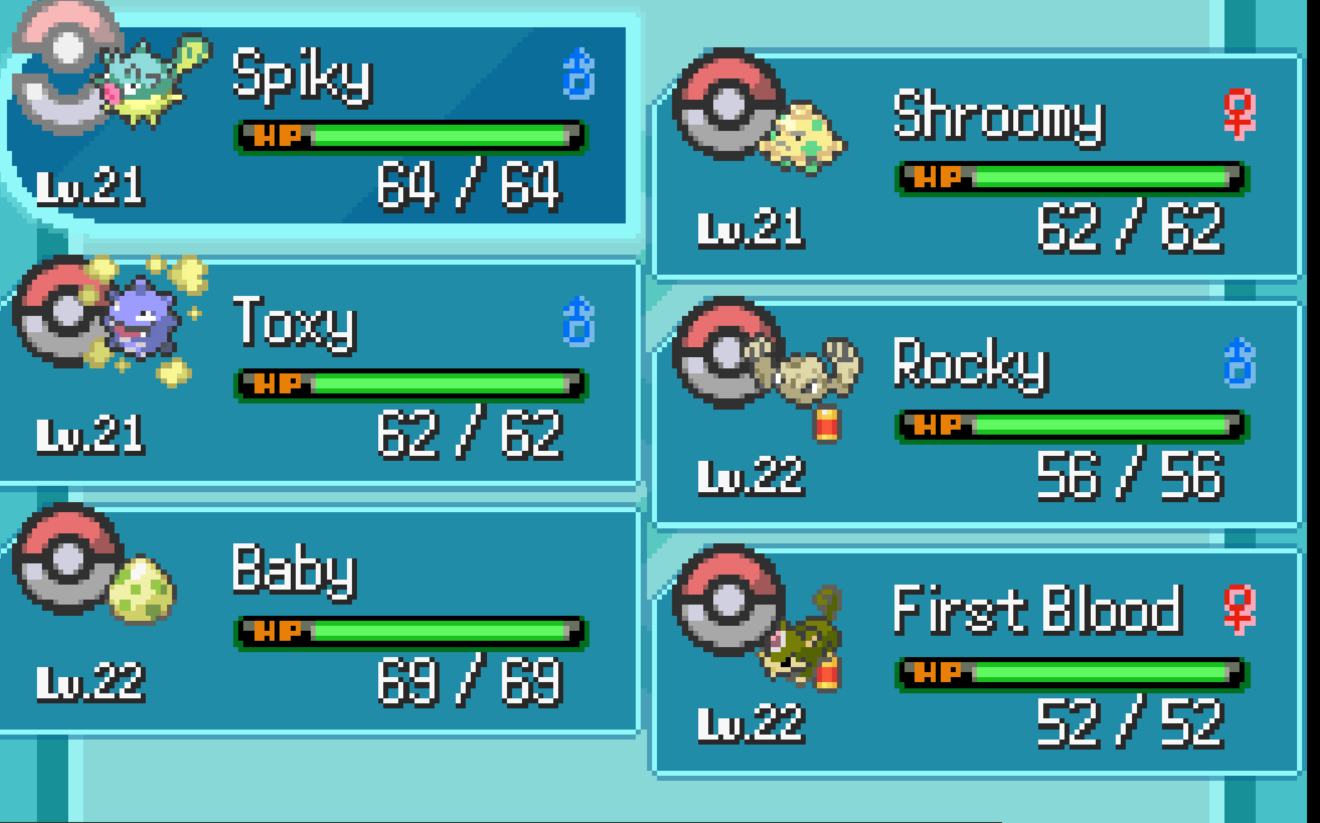The width and height of the screenshot is (1320, 823).
Task: Select Spiky in the party list
Action: click(320, 125)
